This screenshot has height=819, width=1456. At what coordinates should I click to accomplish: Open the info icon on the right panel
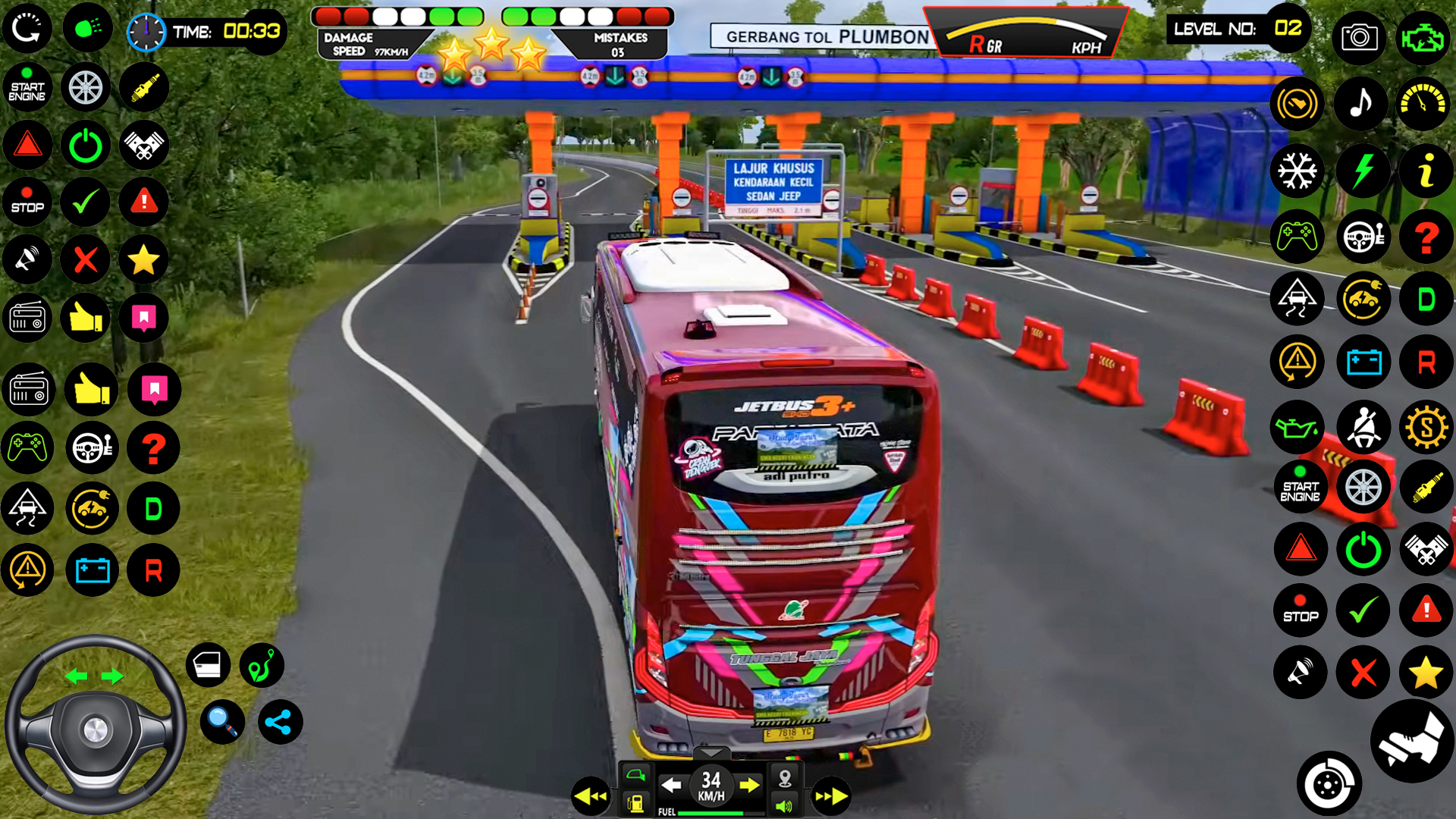[x=1426, y=171]
